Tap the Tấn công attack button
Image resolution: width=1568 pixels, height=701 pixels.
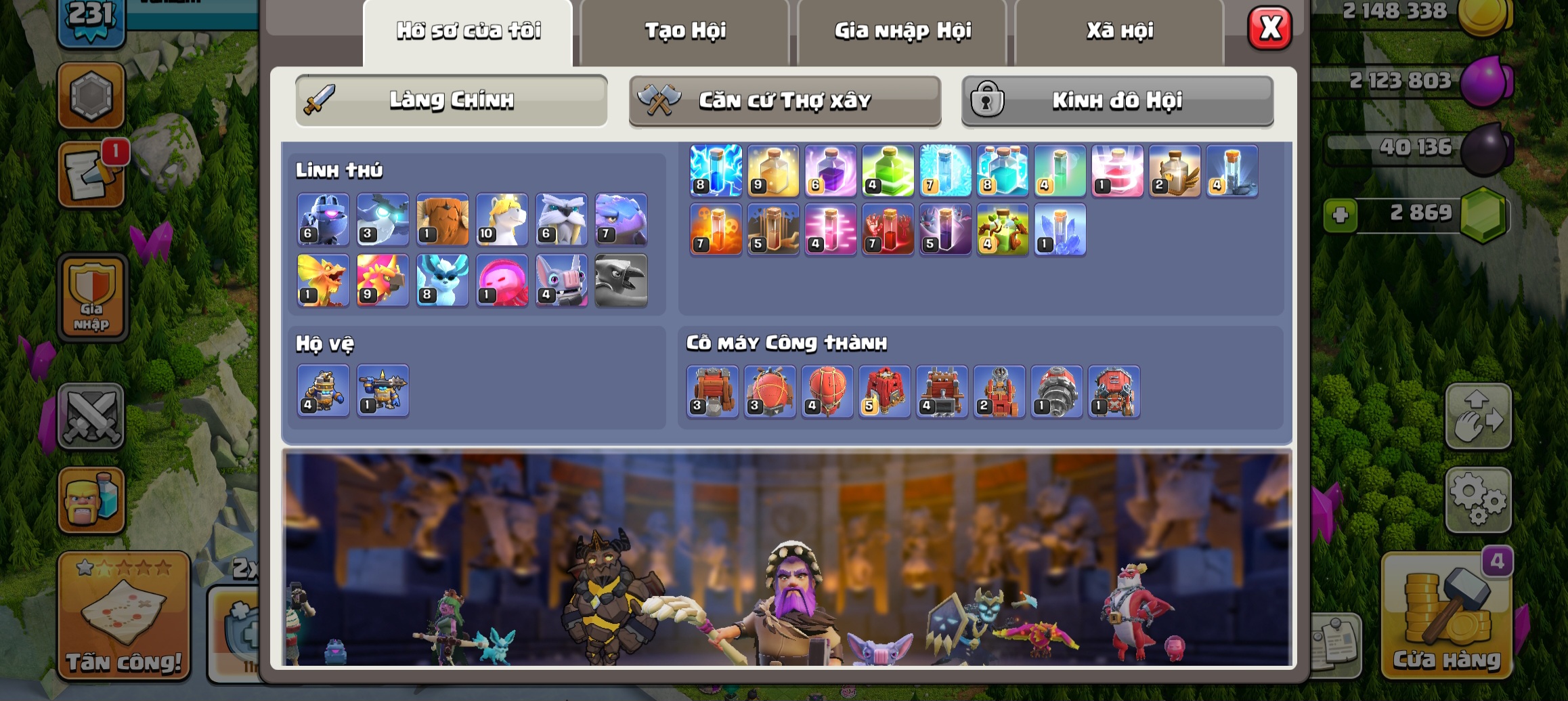[x=124, y=615]
